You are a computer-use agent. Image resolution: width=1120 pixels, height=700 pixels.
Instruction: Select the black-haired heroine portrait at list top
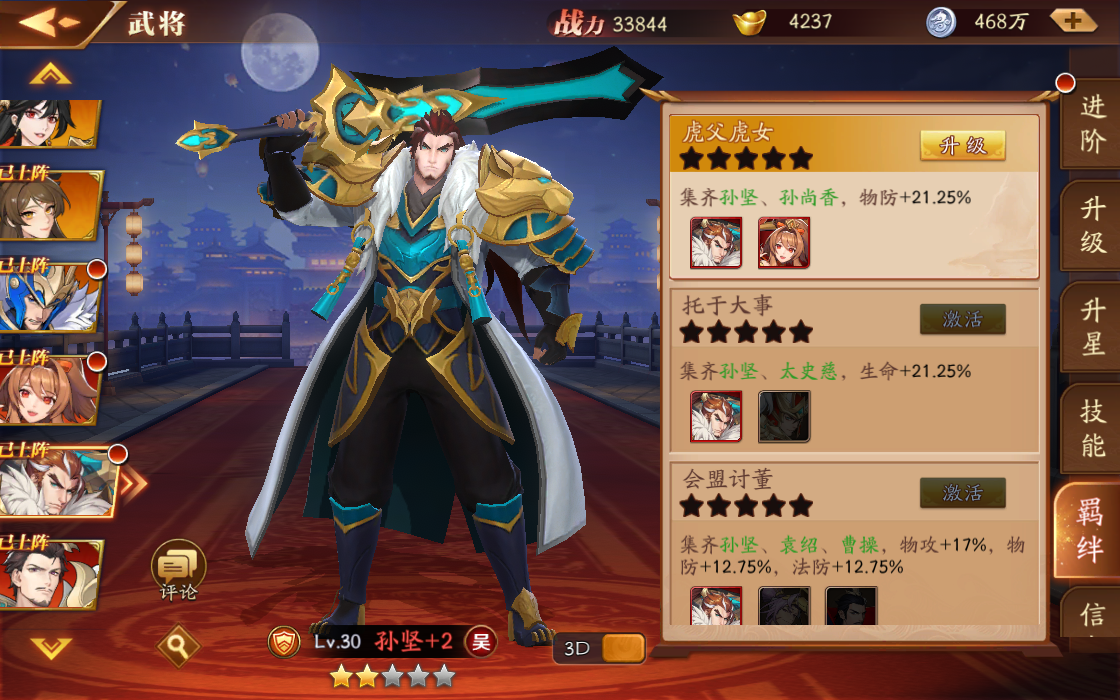pos(48,123)
